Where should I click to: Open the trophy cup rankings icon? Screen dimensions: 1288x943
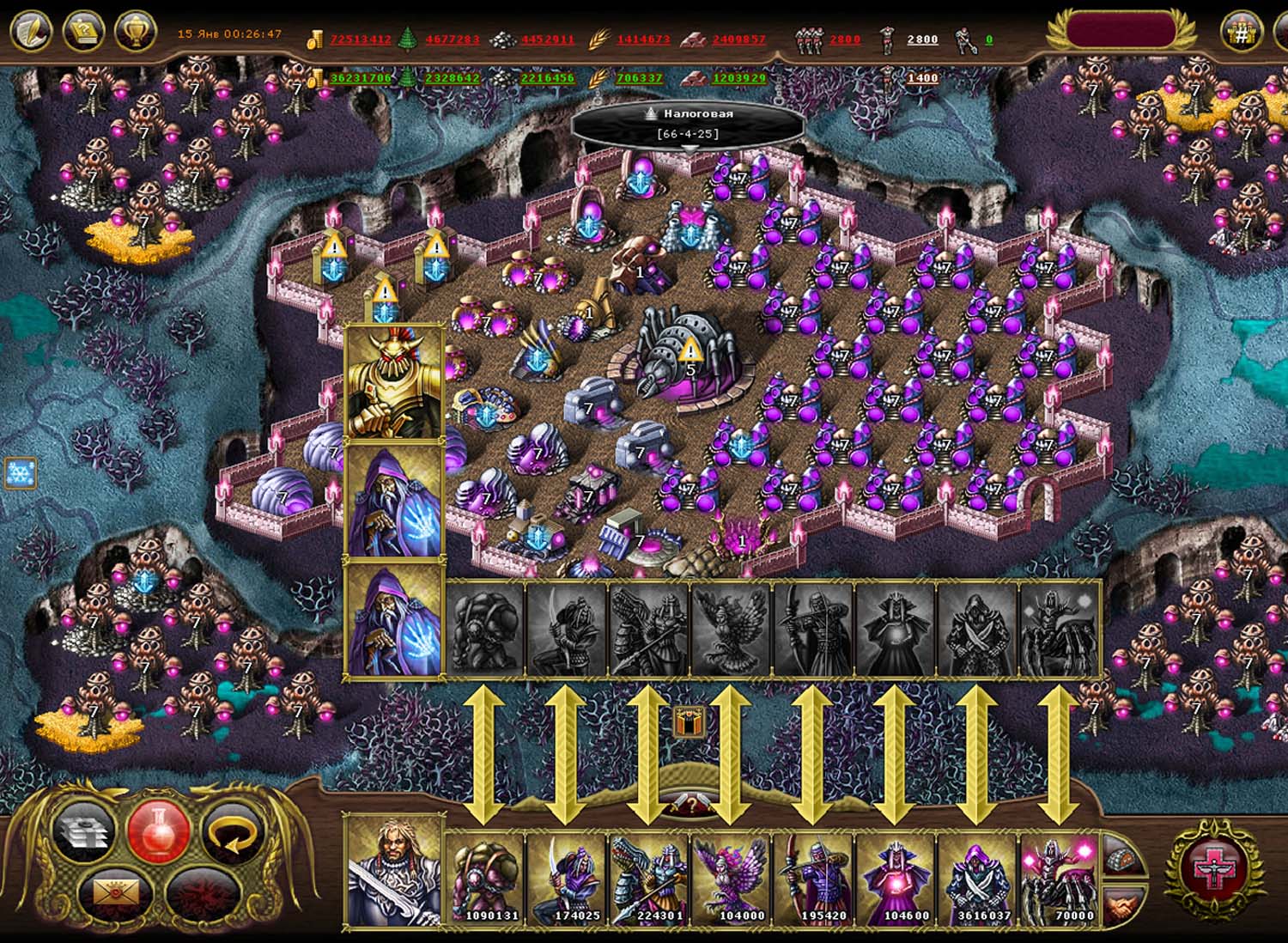point(135,32)
